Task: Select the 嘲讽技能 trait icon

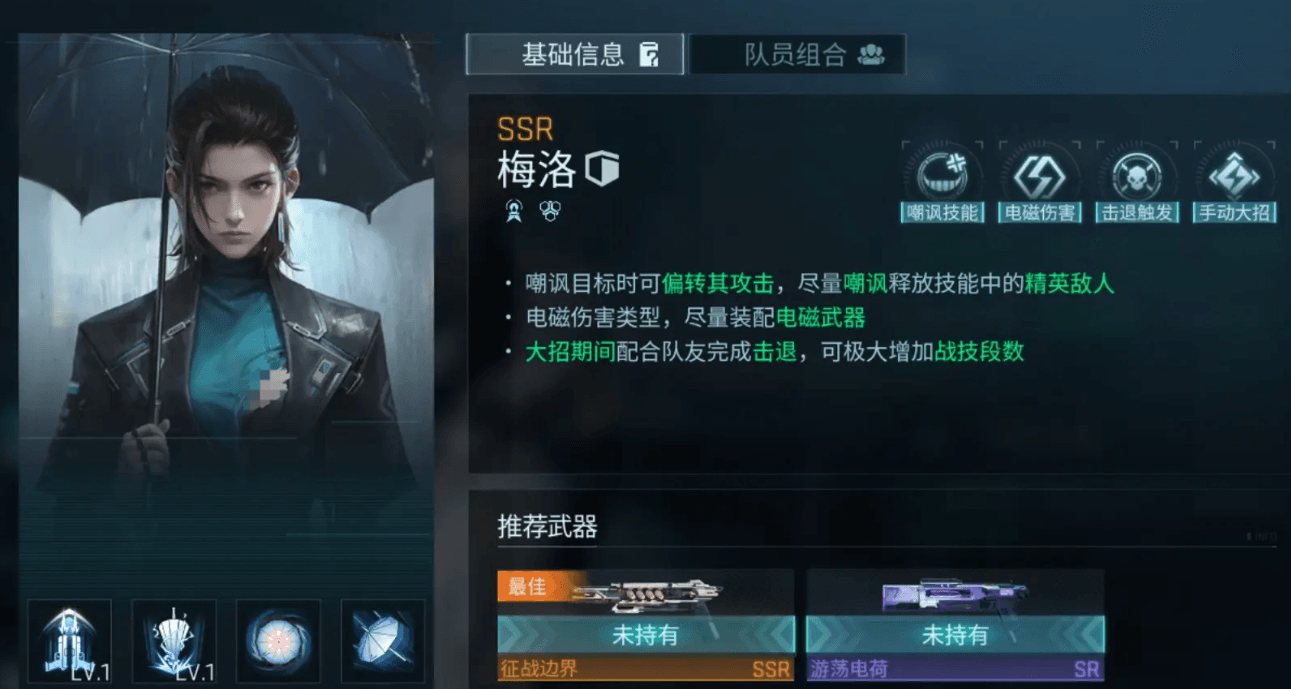Action: pos(941,181)
